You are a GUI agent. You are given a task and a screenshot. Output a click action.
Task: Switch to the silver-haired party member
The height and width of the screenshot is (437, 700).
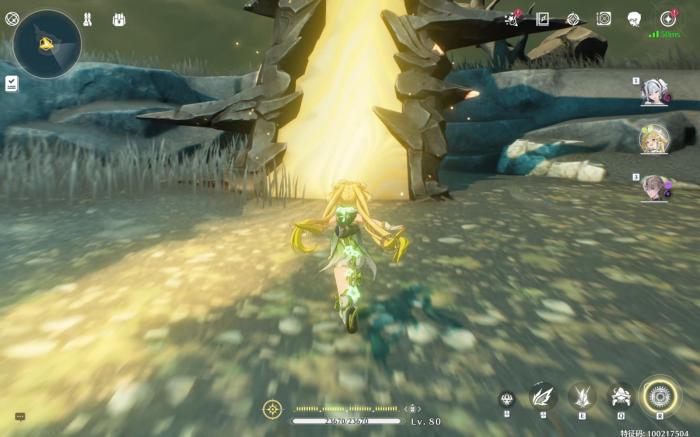pyautogui.click(x=654, y=92)
